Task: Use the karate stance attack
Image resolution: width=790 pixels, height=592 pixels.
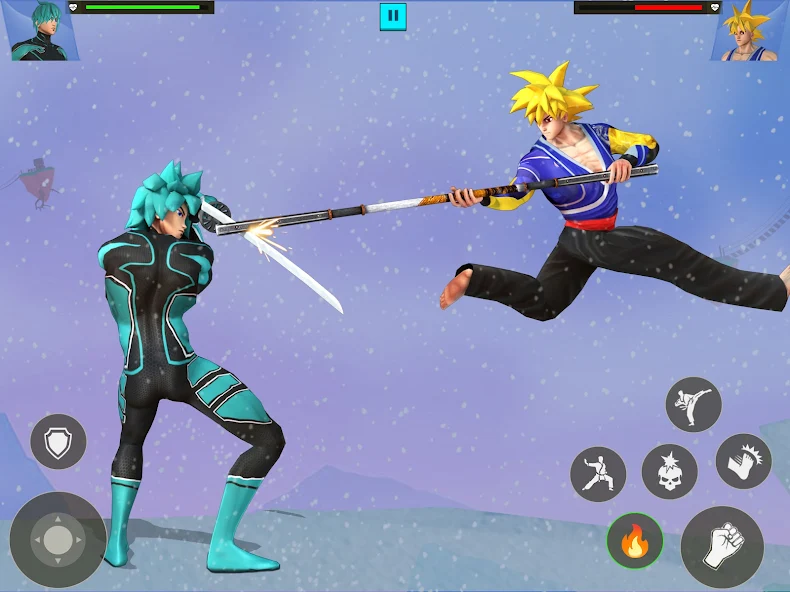Action: pos(598,473)
